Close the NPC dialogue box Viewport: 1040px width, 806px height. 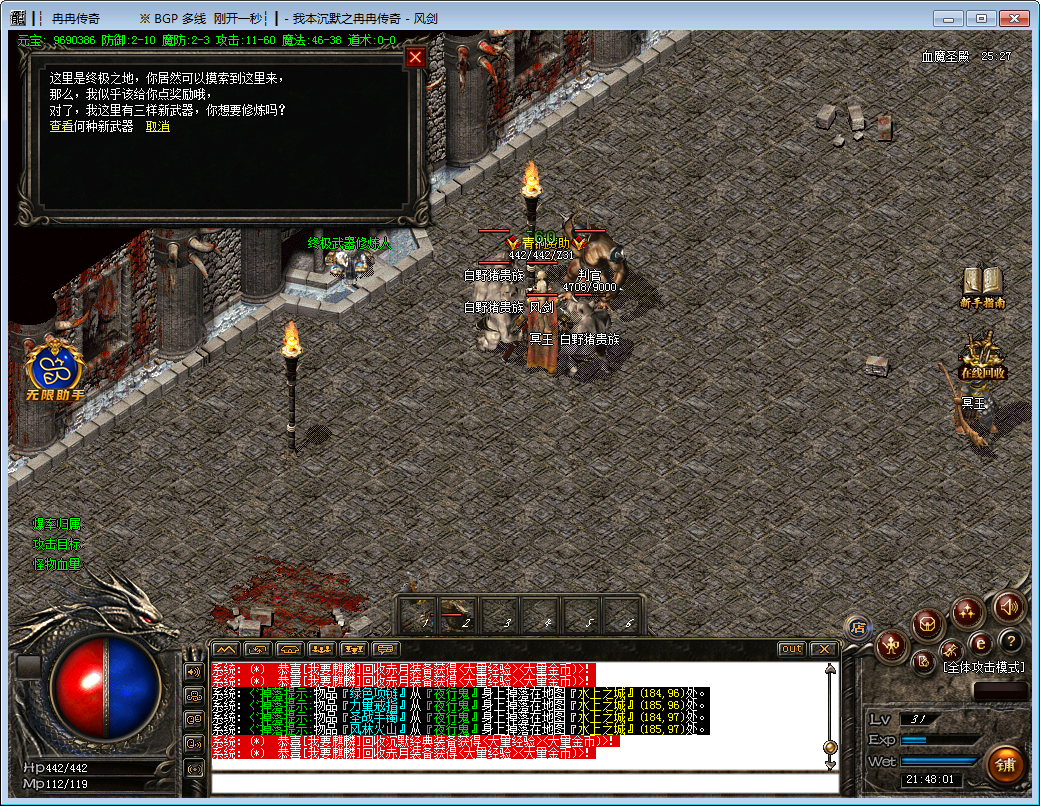416,57
